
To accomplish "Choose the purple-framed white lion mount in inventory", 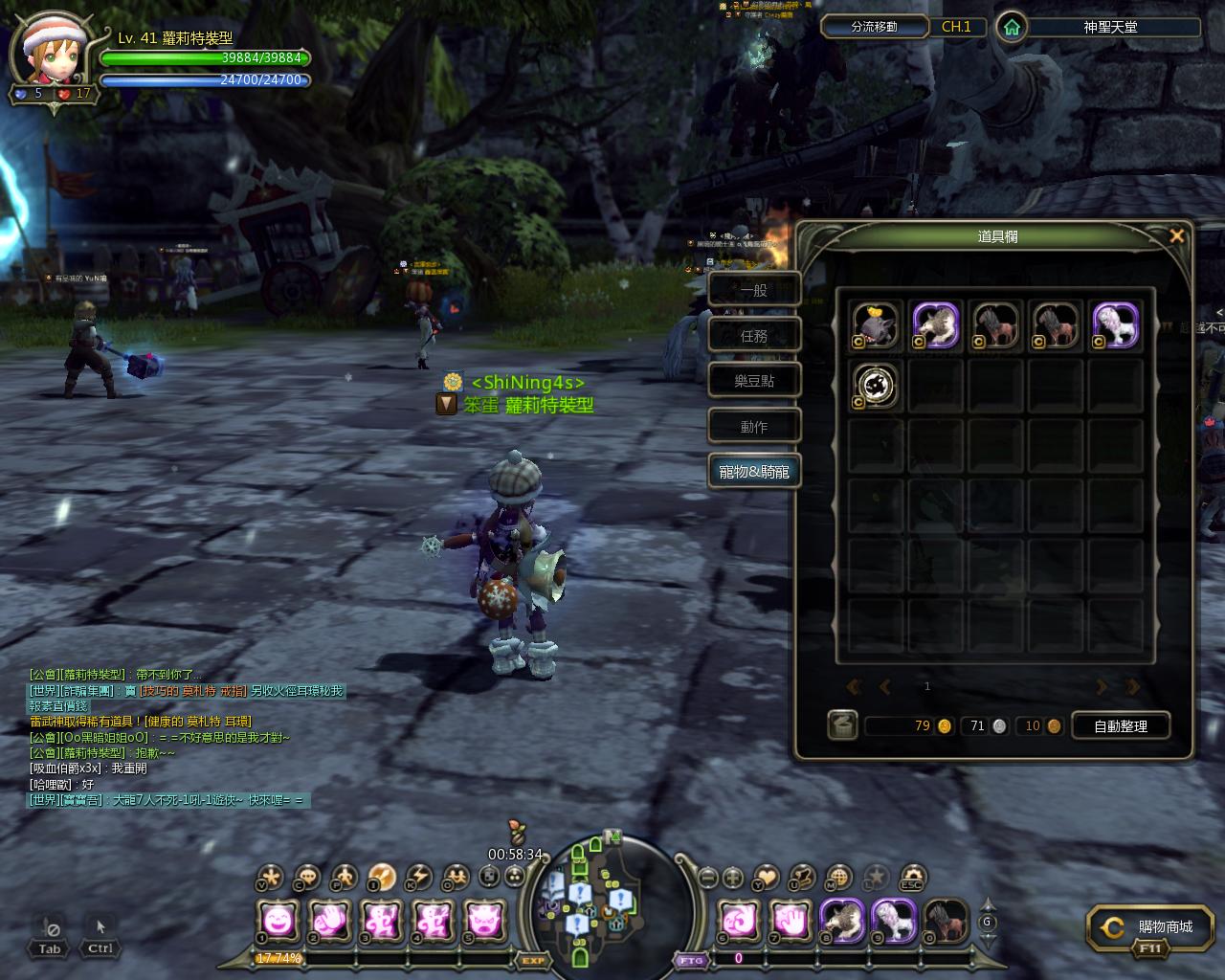I will 1115,326.
